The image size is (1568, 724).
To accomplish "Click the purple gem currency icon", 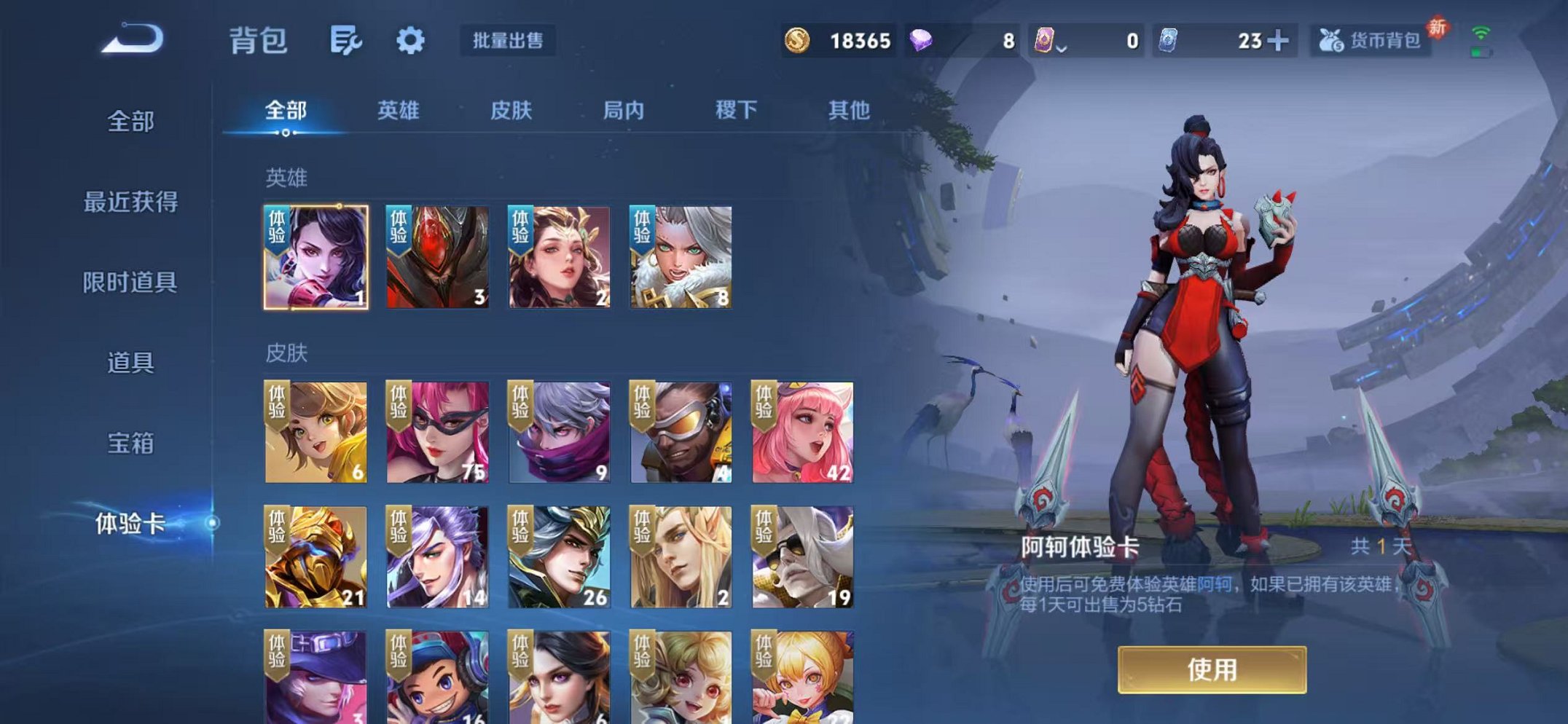I will [x=921, y=42].
